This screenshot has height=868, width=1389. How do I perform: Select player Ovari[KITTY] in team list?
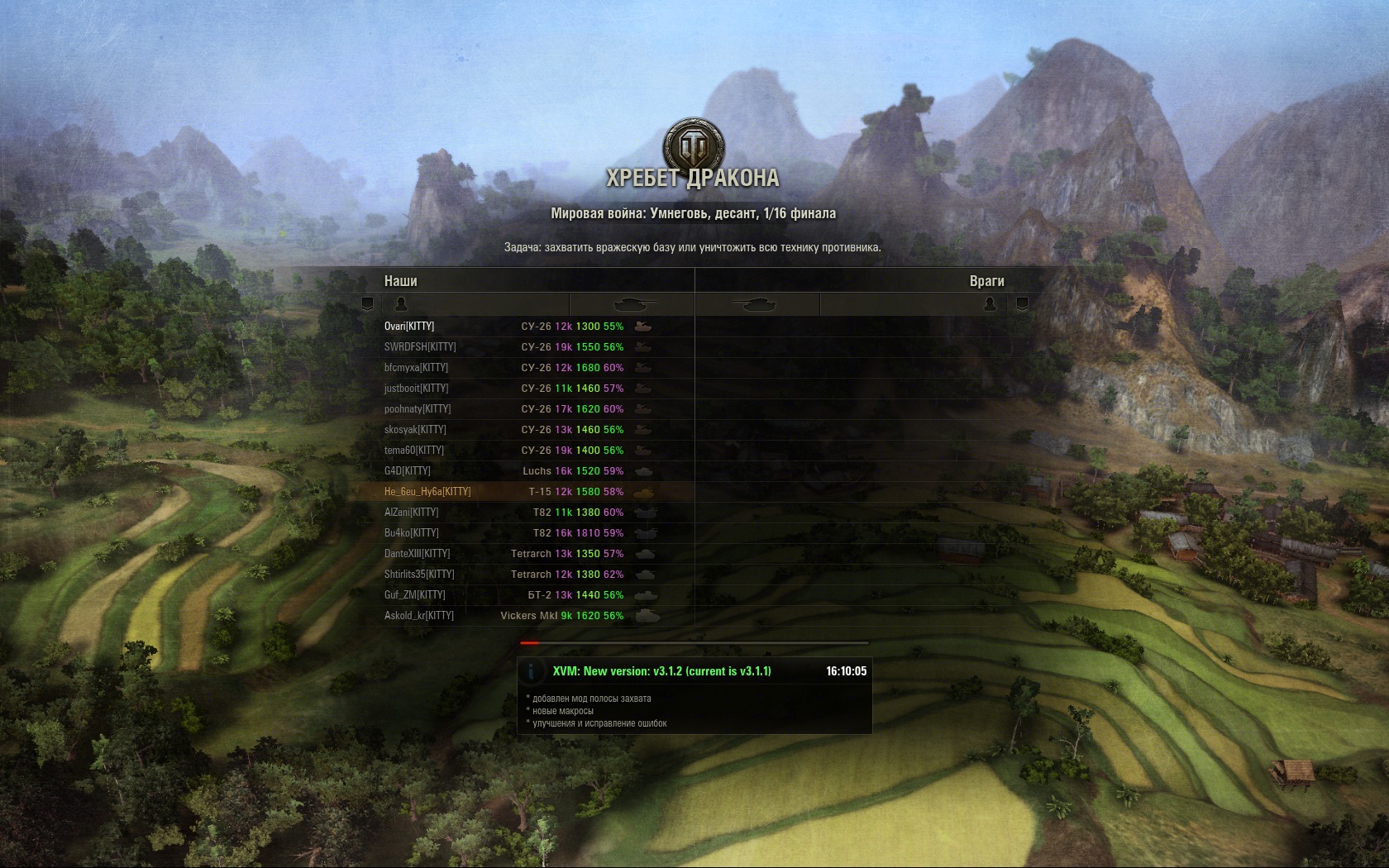tap(409, 327)
